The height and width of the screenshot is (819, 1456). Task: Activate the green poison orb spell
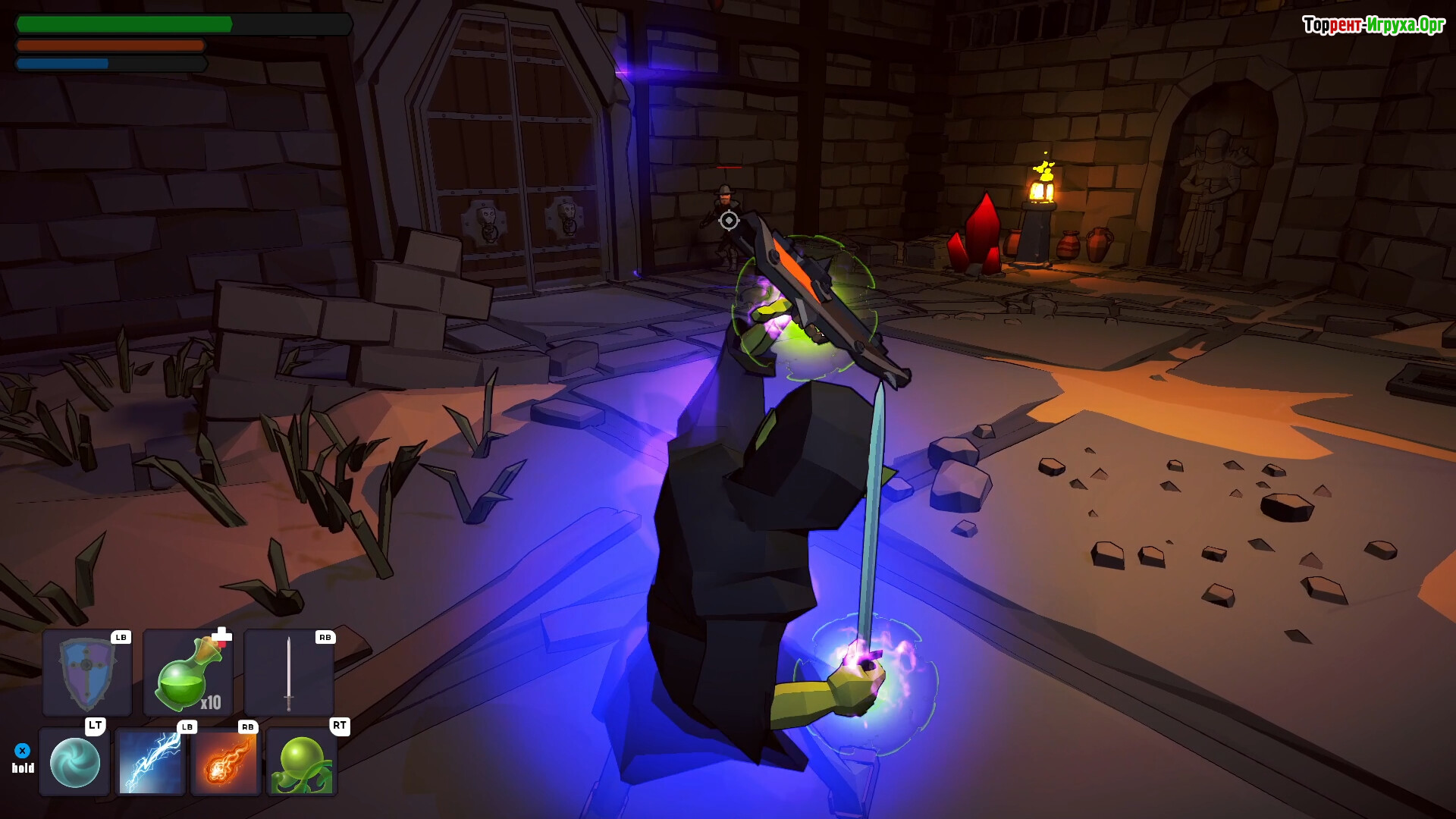(302, 761)
